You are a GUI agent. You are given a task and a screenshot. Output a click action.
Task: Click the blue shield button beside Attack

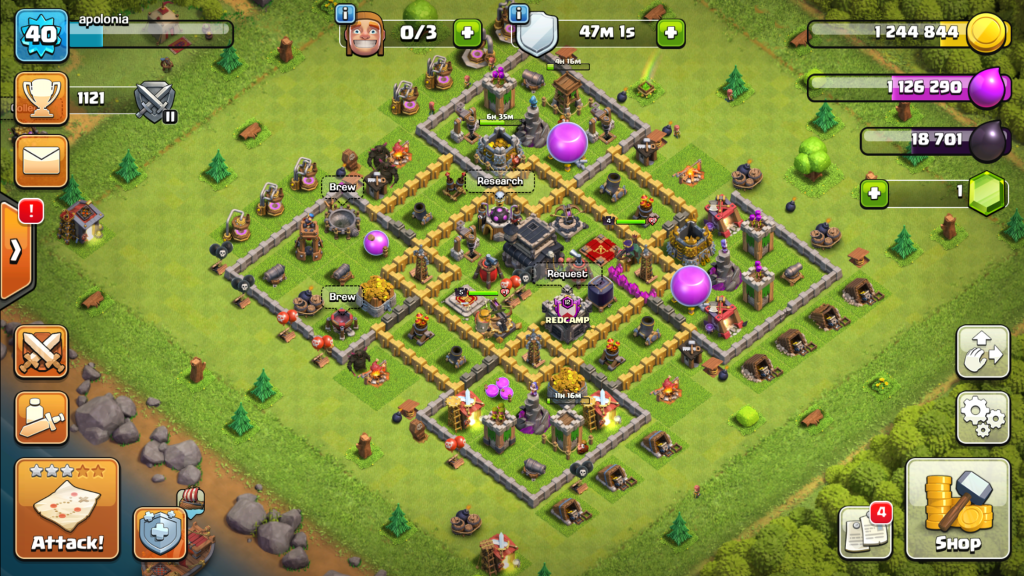[x=159, y=532]
